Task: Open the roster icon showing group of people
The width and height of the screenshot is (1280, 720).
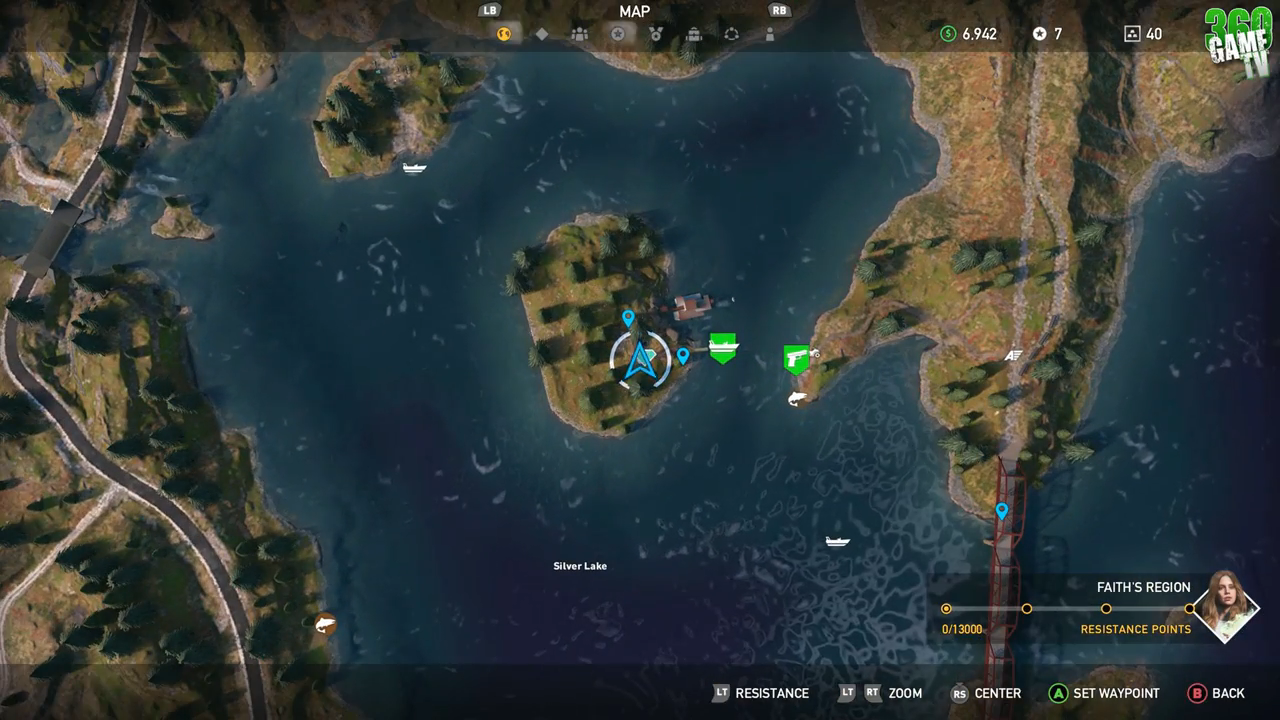Action: 579,33
